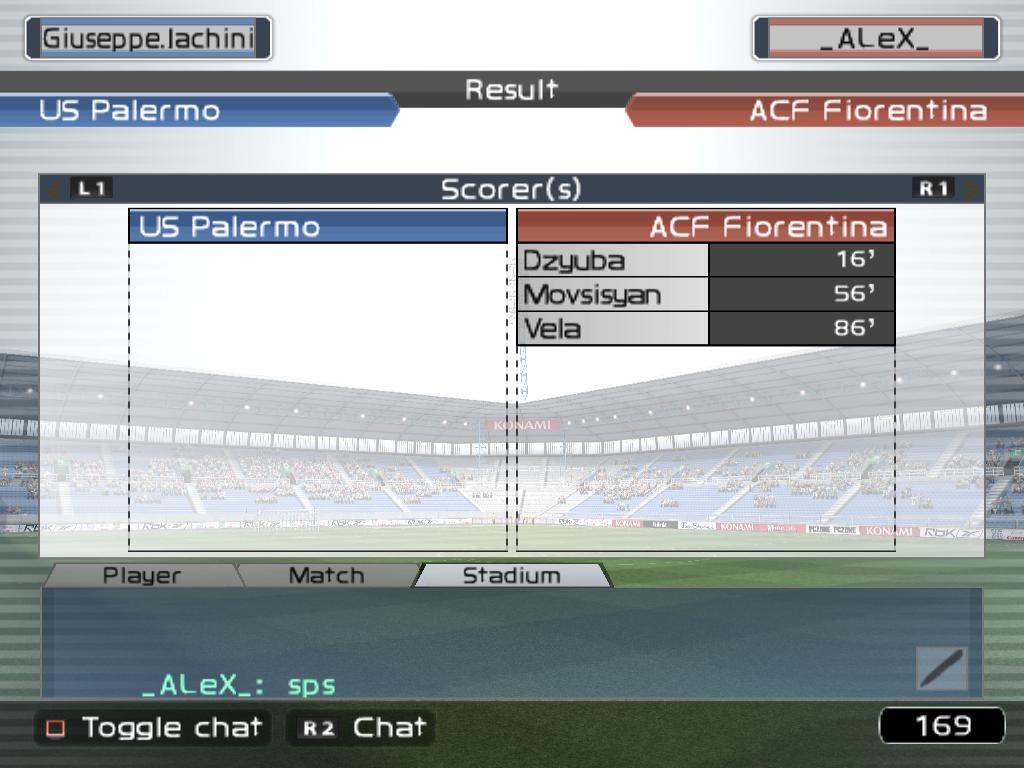Select the Stadium chat tab
This screenshot has width=1024, height=768.
pos(511,575)
